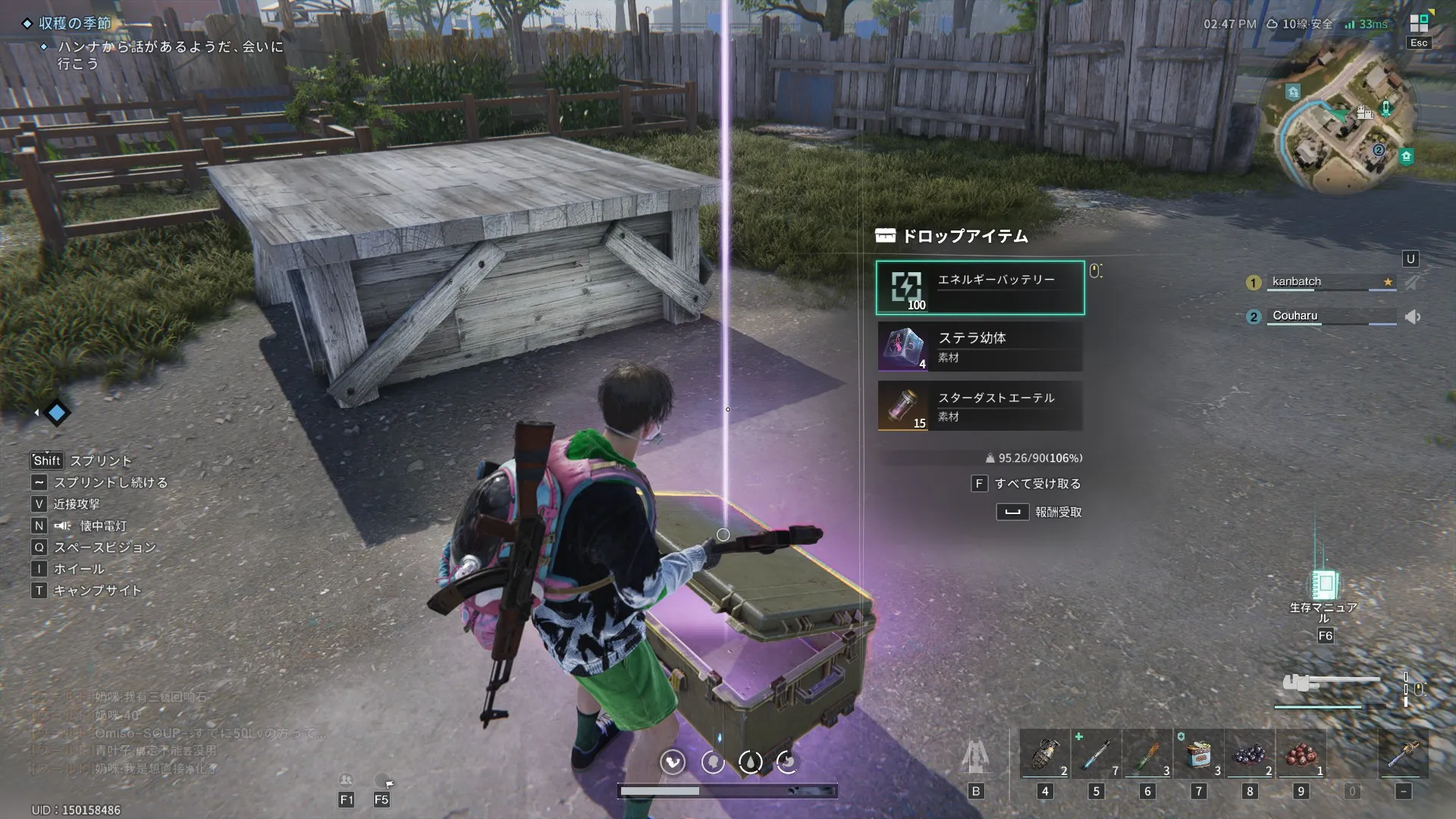Select the エネルギーバッテリー drop item
The width and height of the screenshot is (1456, 819).
click(x=980, y=287)
